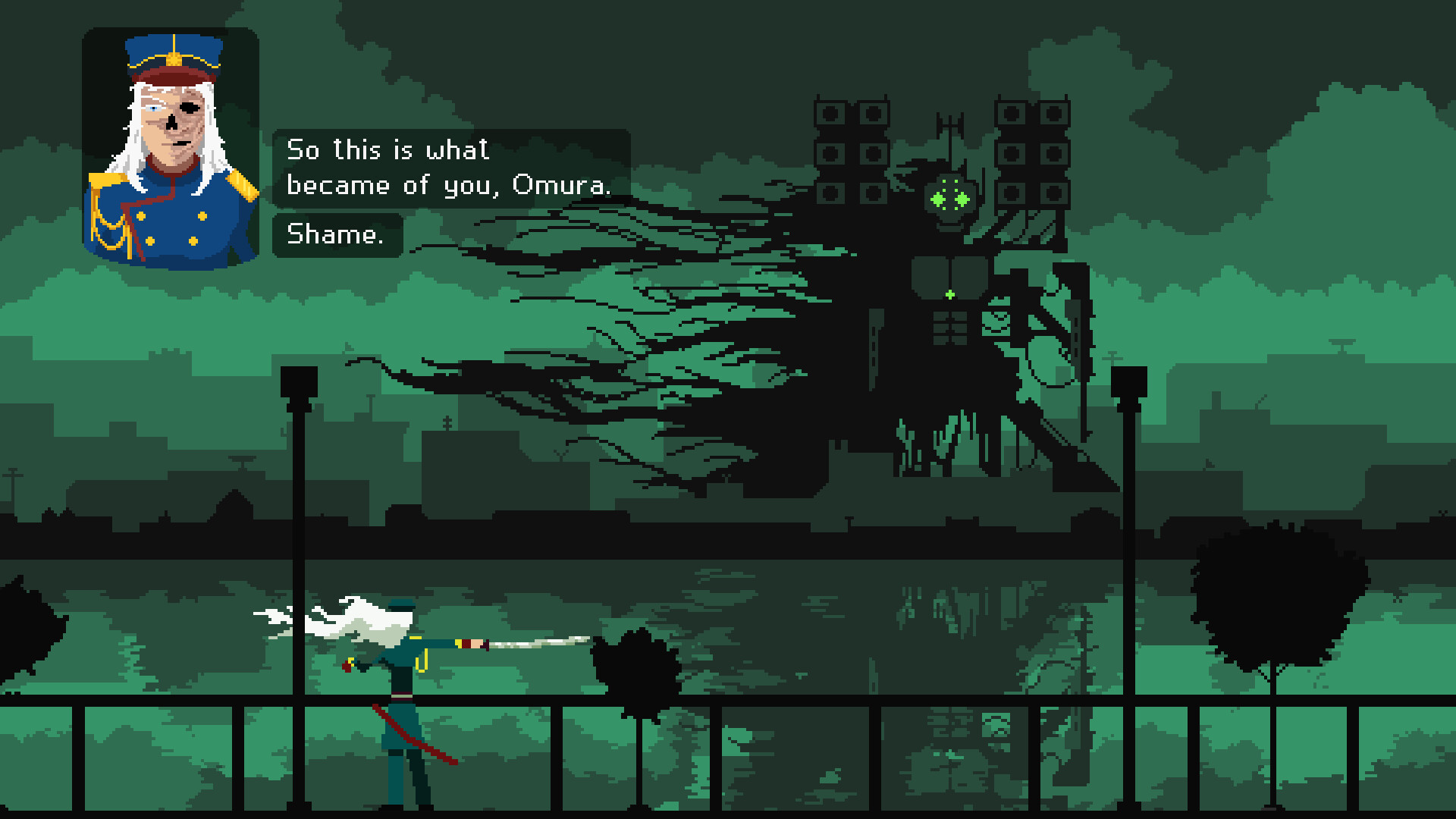This screenshot has height=819, width=1456.
Task: Select the dialogue line mentioning Omura
Action: (449, 184)
